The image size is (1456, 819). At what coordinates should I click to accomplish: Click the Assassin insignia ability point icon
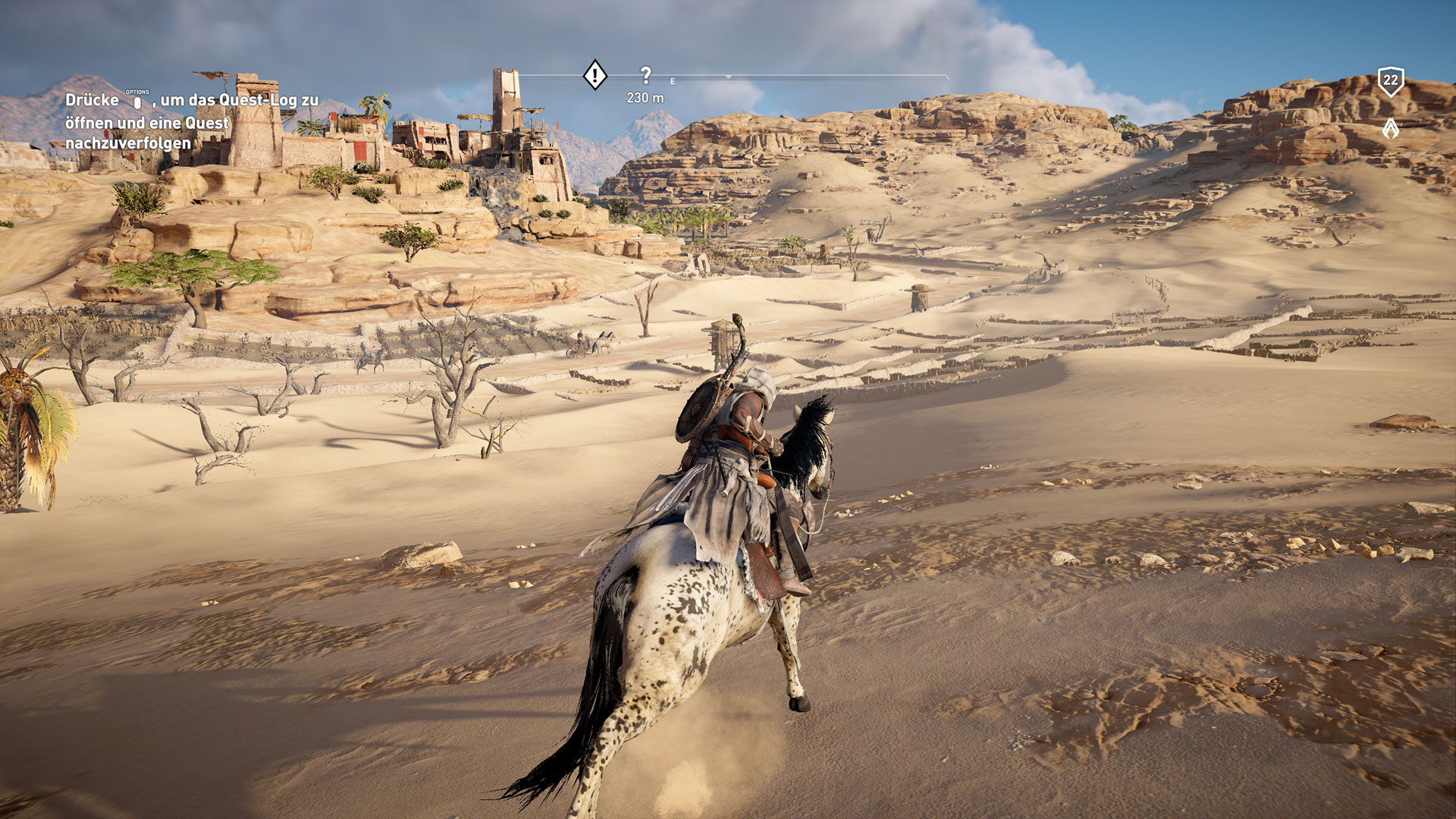point(1390,128)
